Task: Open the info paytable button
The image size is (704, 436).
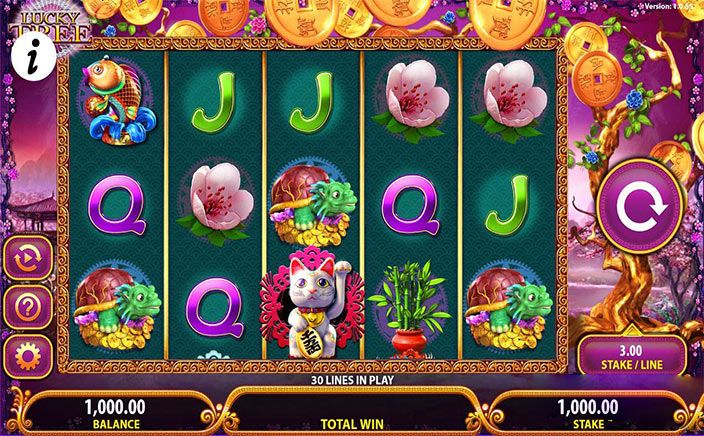Action: click(23, 61)
